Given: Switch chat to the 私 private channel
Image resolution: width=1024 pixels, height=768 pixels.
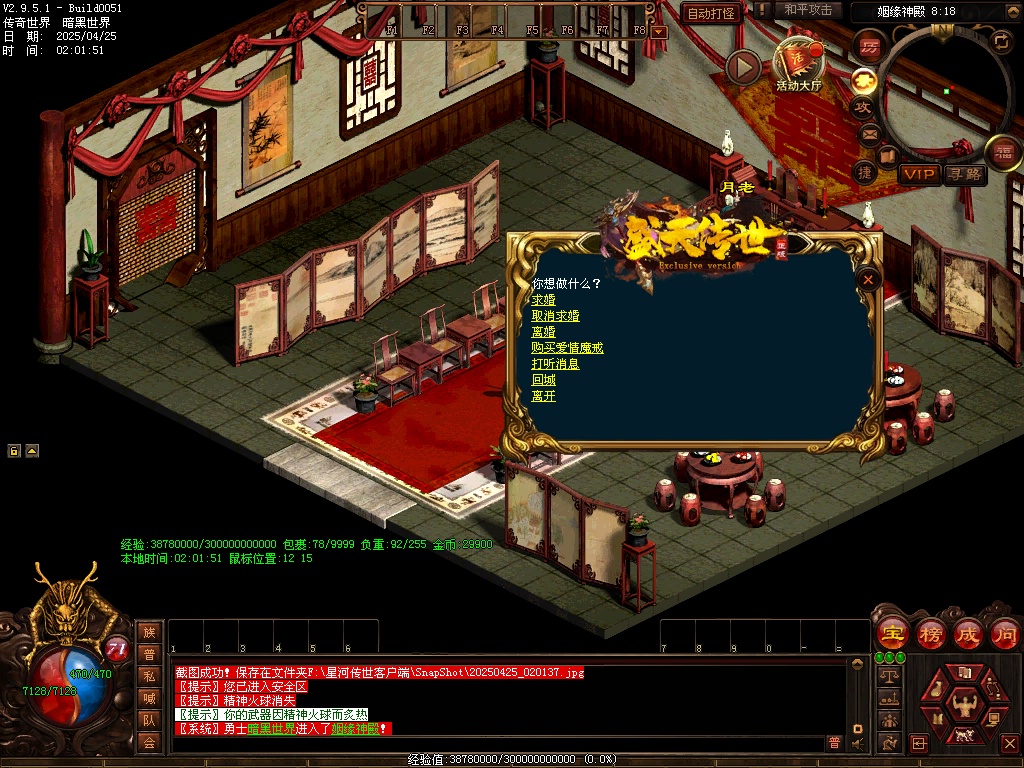Looking at the screenshot, I should [149, 676].
